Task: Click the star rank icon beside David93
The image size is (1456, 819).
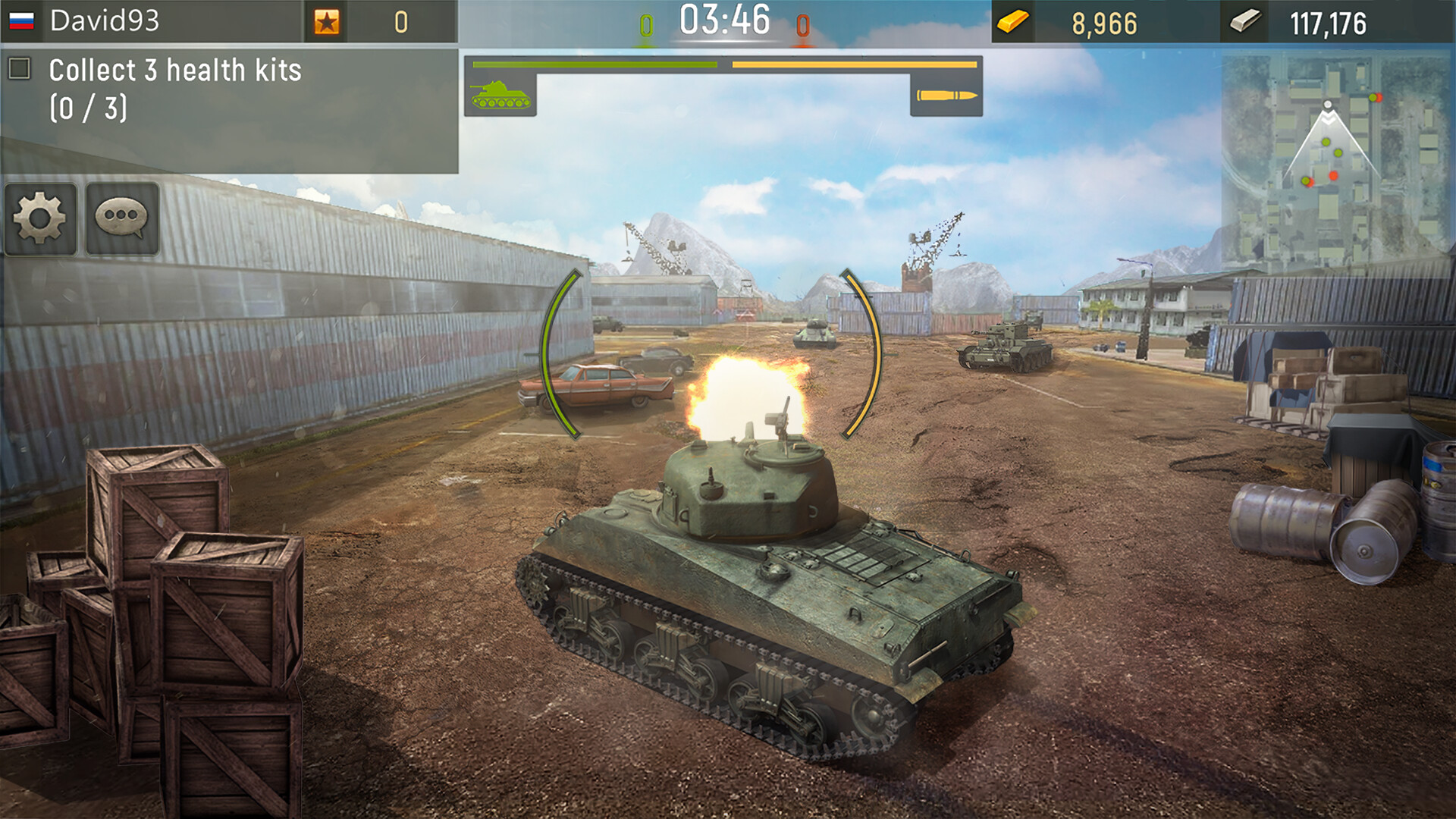Action: point(327,23)
